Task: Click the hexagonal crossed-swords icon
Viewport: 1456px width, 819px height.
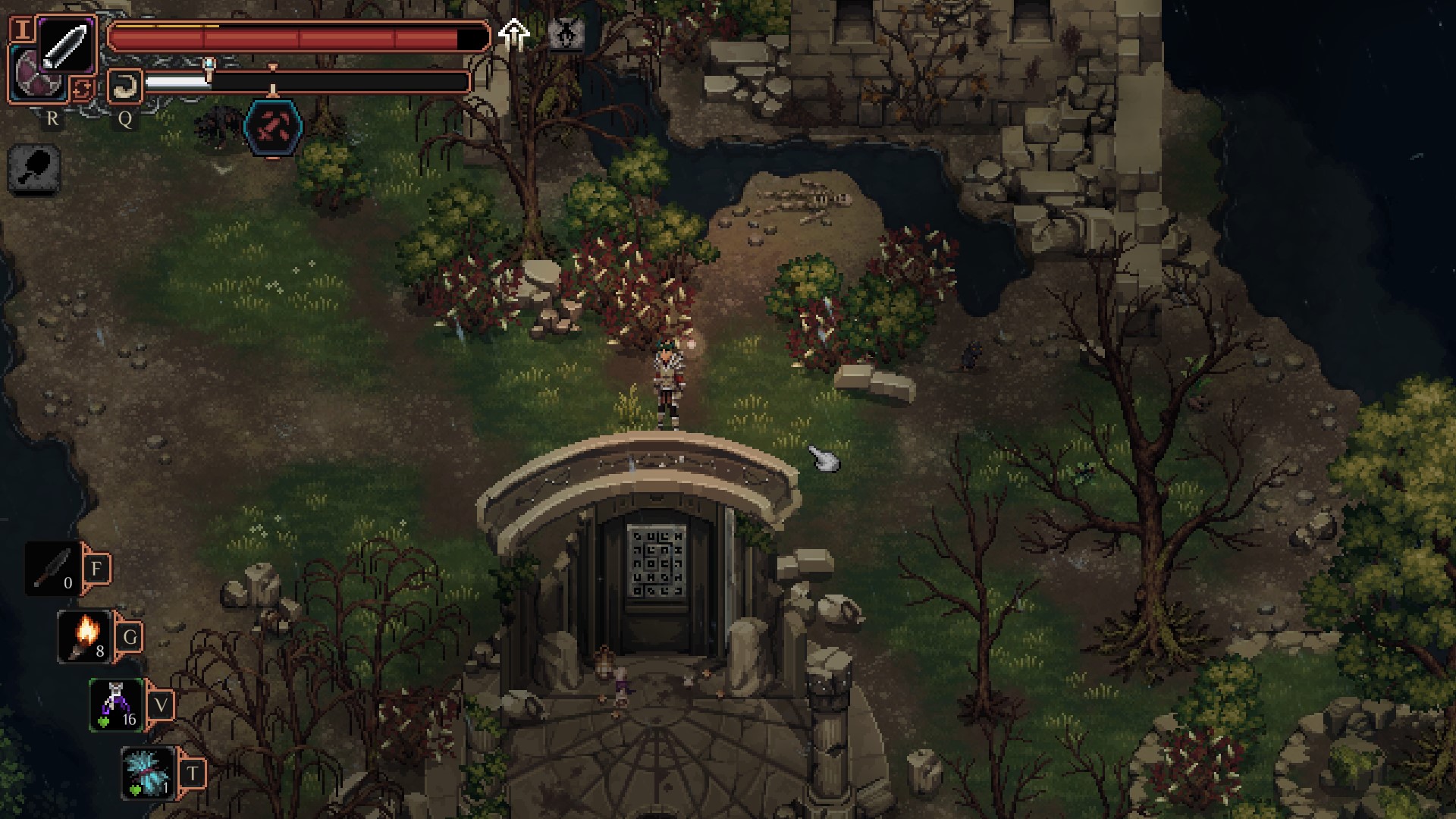Action: click(273, 127)
